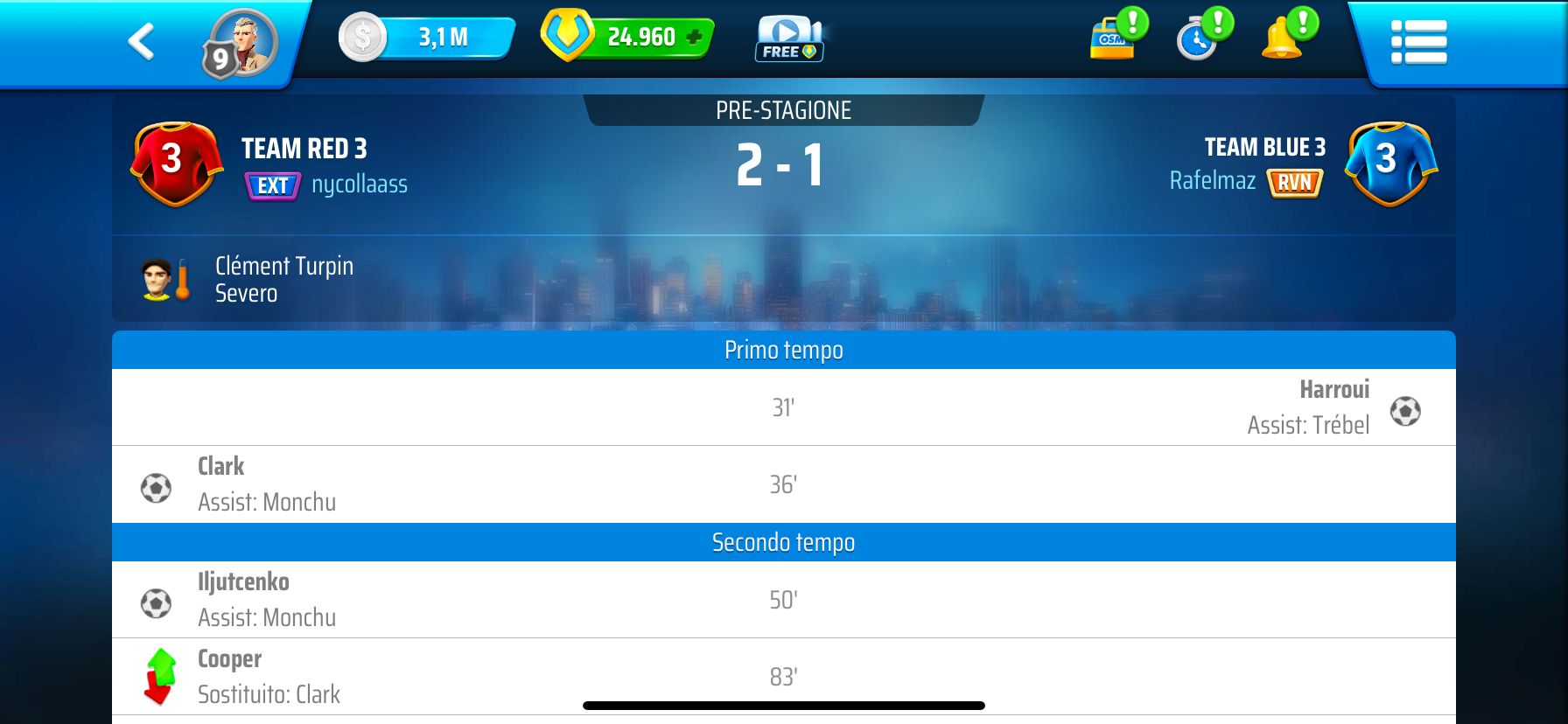
Task: Select Harroui's 31' goal row
Action: (x=783, y=407)
